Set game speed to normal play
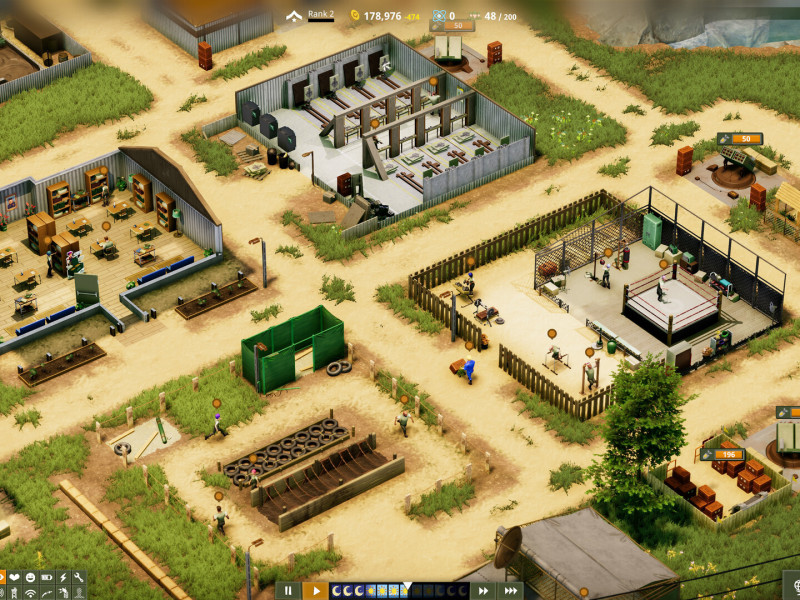This screenshot has width=800, height=600. coord(314,591)
